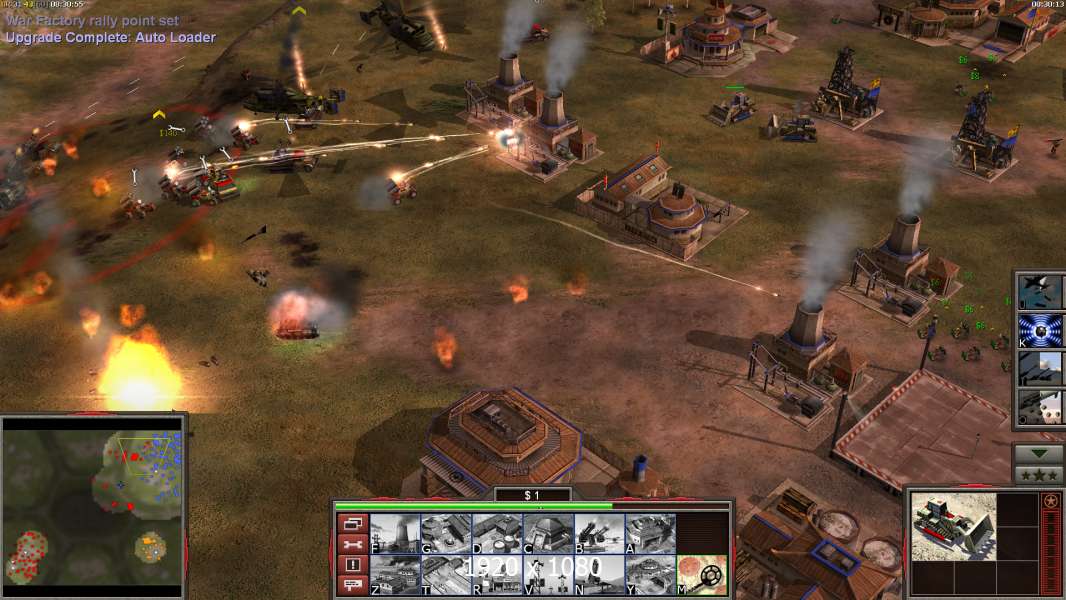Click the stacked windows button on command bar
The image size is (1066, 600).
click(352, 524)
